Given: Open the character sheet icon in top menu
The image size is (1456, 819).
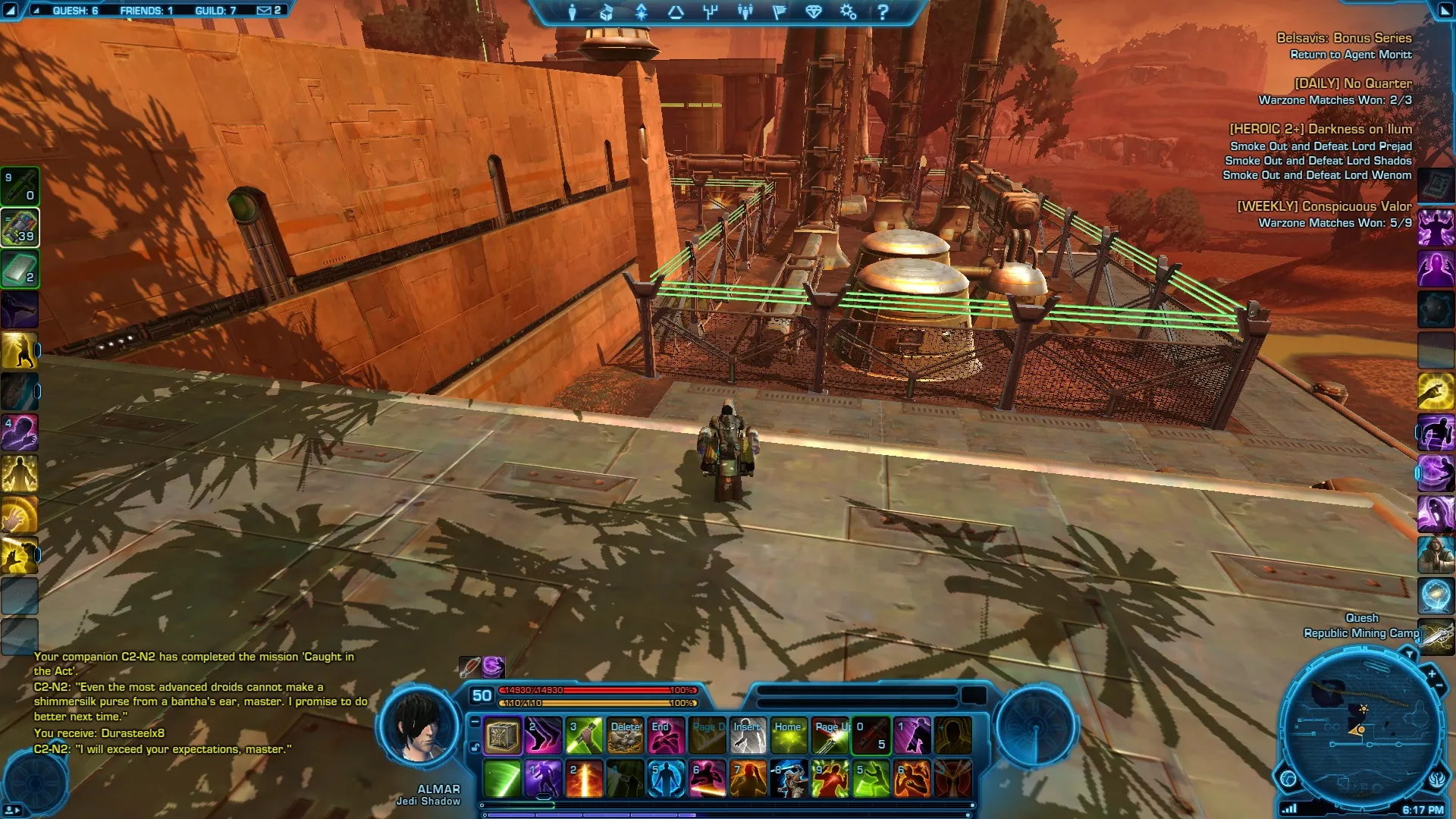Looking at the screenshot, I should (573, 12).
